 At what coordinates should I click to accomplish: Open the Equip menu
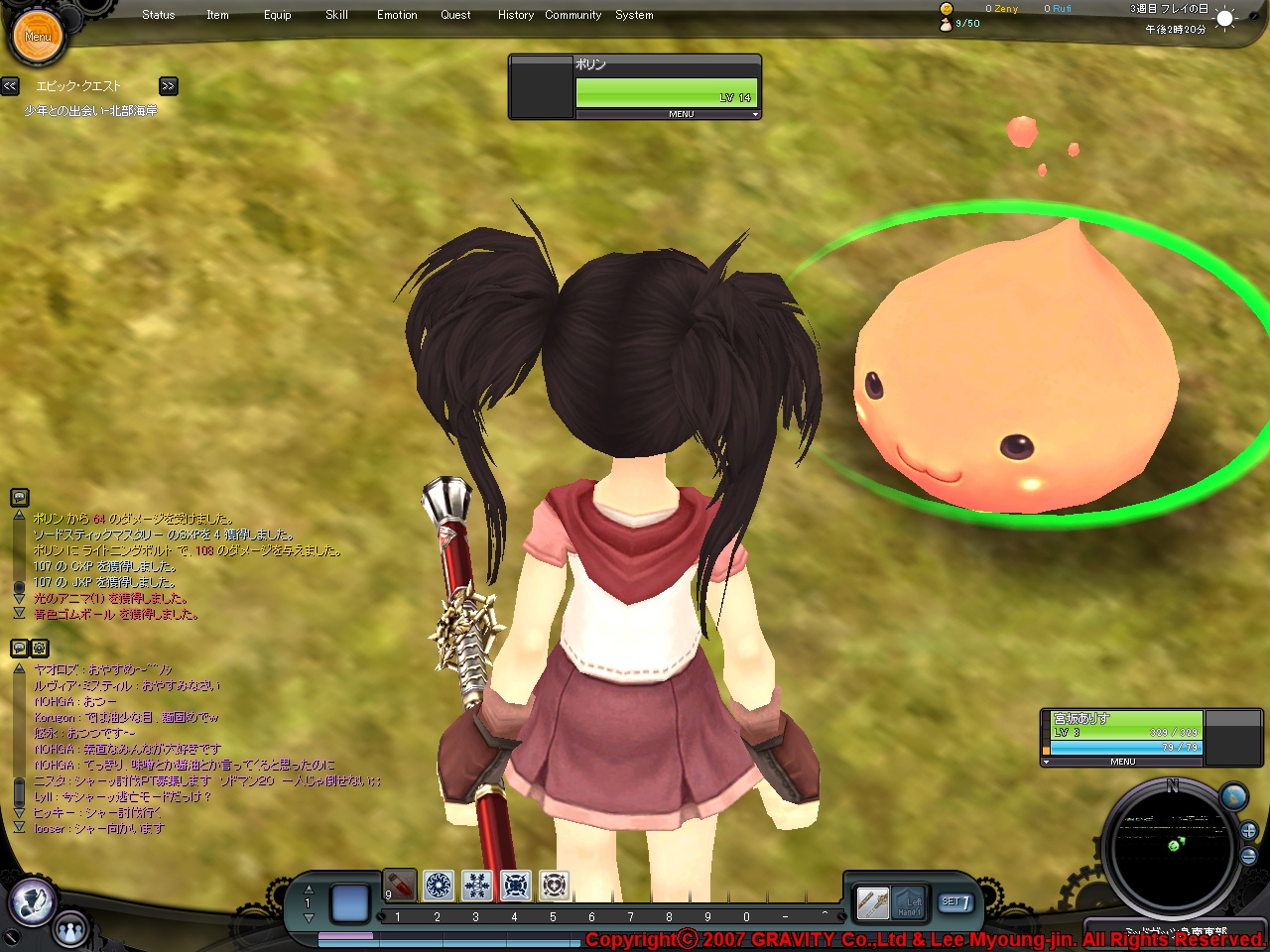point(278,15)
